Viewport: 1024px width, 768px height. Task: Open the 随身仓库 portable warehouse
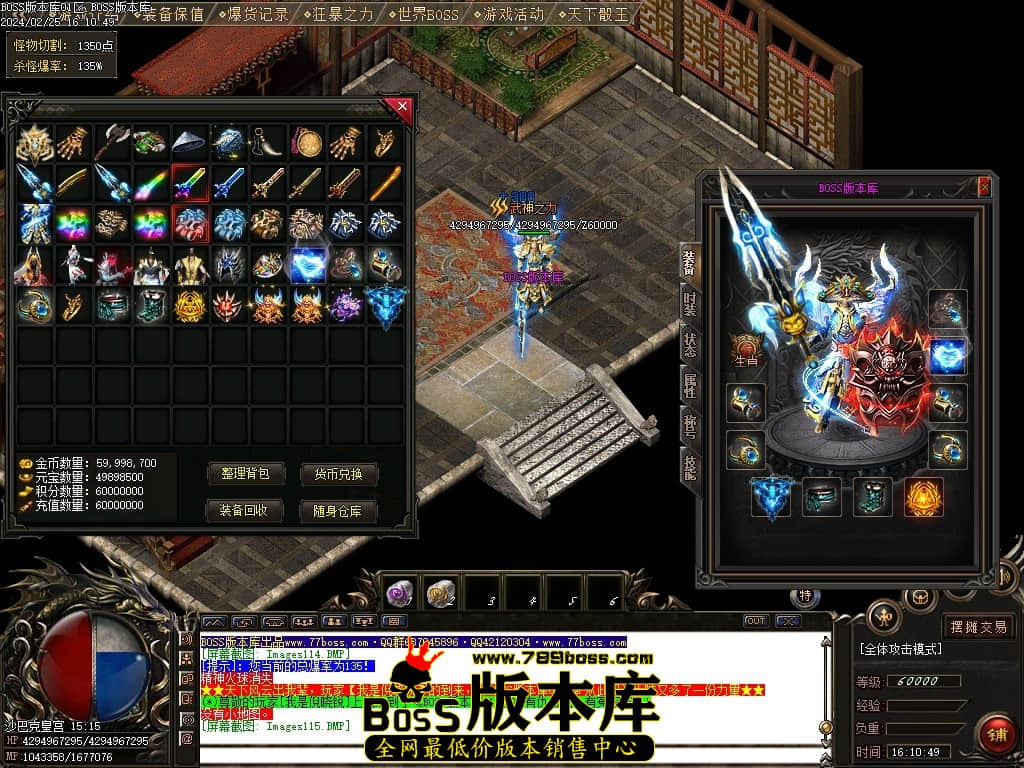[338, 511]
